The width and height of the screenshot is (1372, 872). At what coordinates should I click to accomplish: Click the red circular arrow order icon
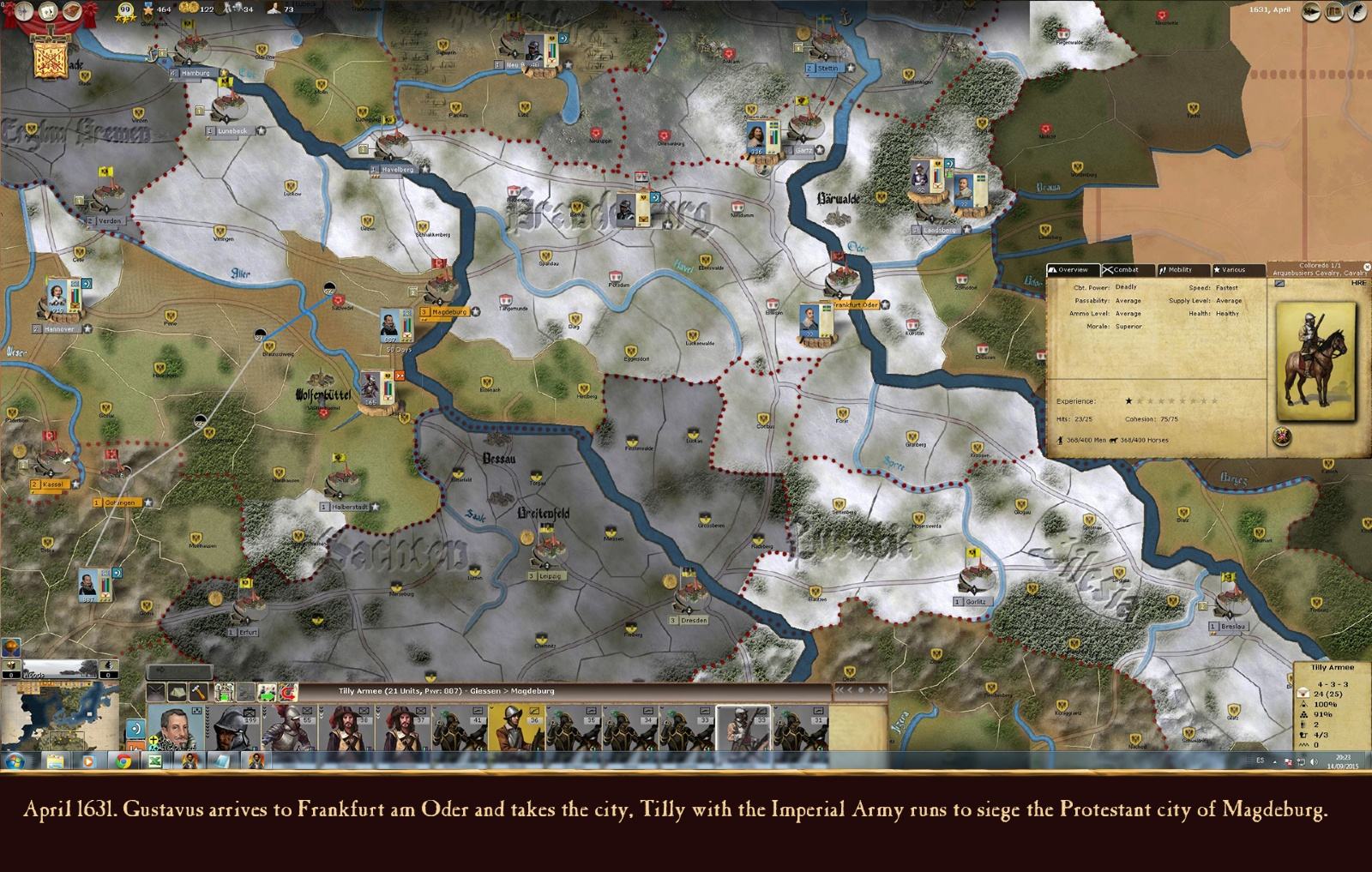click(290, 692)
